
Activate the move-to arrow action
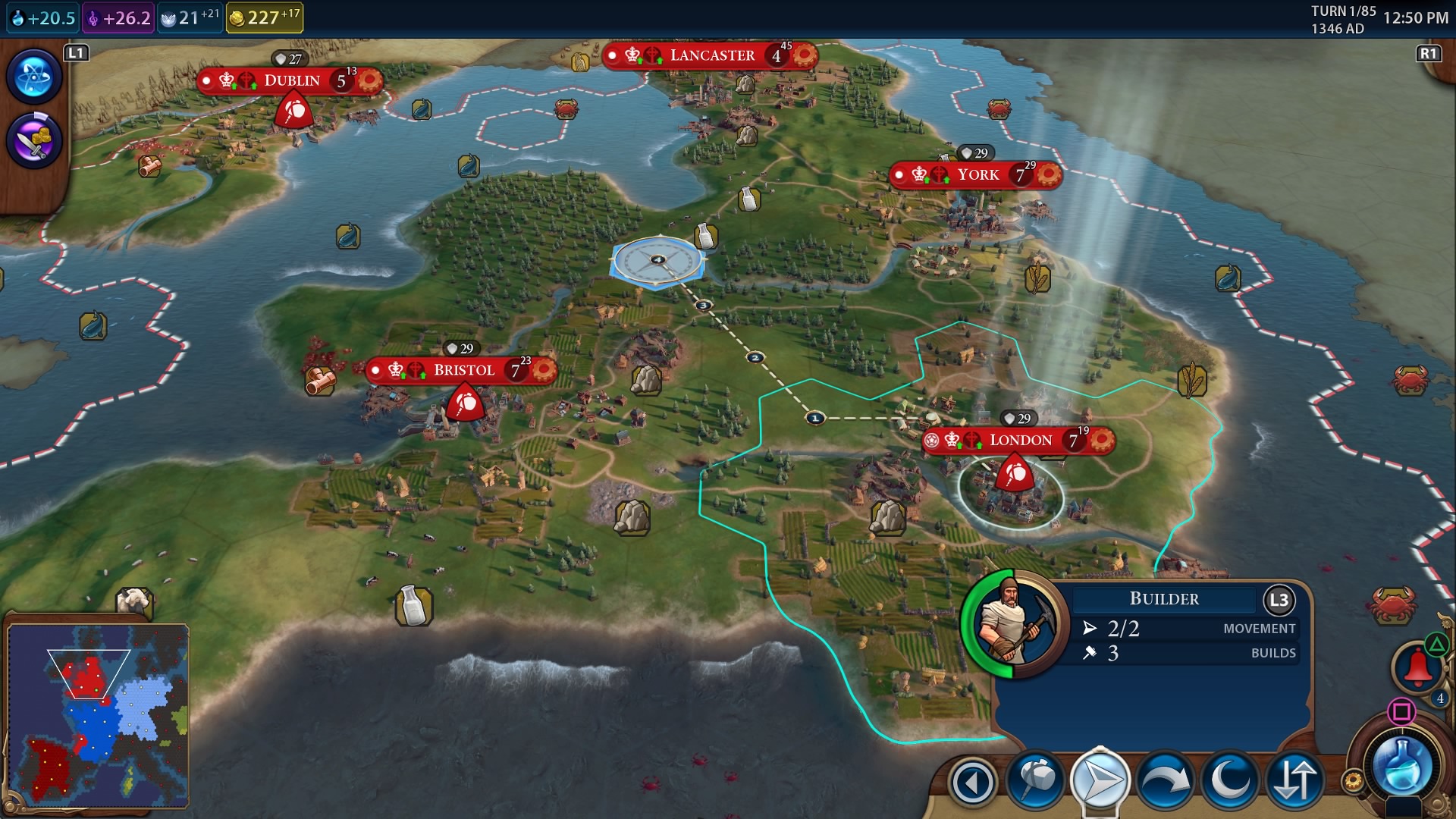[x=1100, y=780]
